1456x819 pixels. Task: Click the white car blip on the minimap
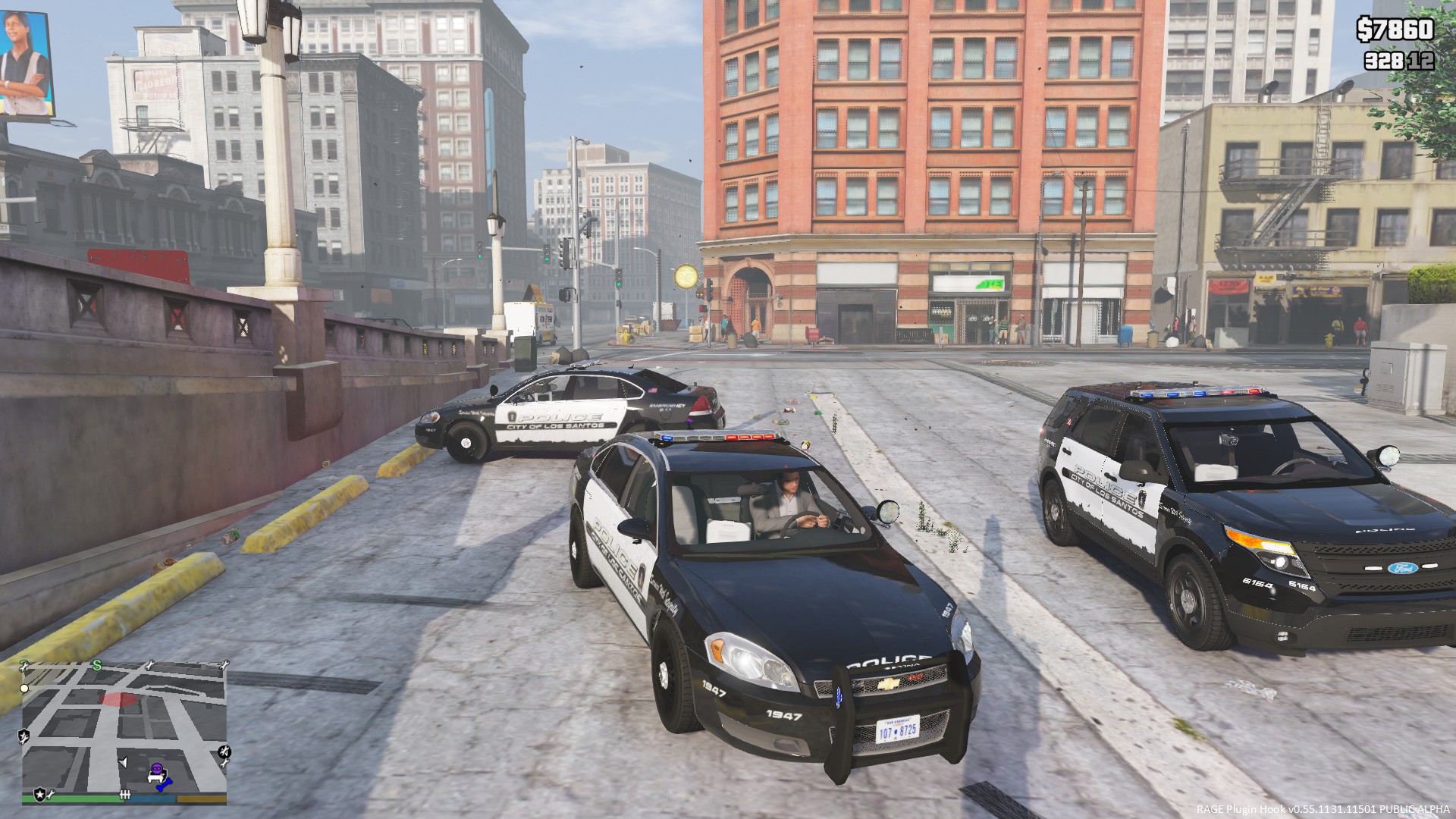[x=155, y=778]
